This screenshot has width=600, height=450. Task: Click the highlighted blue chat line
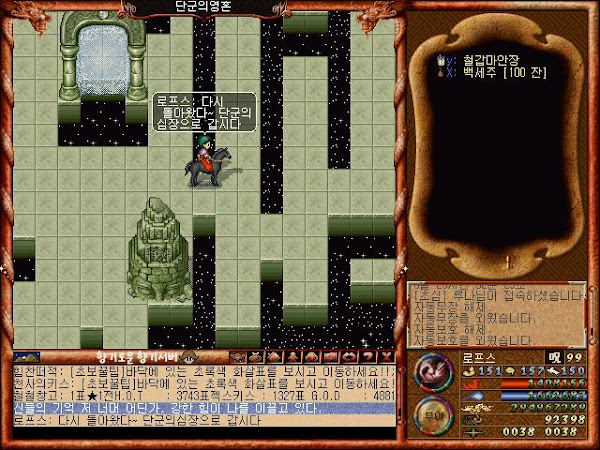click(205, 407)
